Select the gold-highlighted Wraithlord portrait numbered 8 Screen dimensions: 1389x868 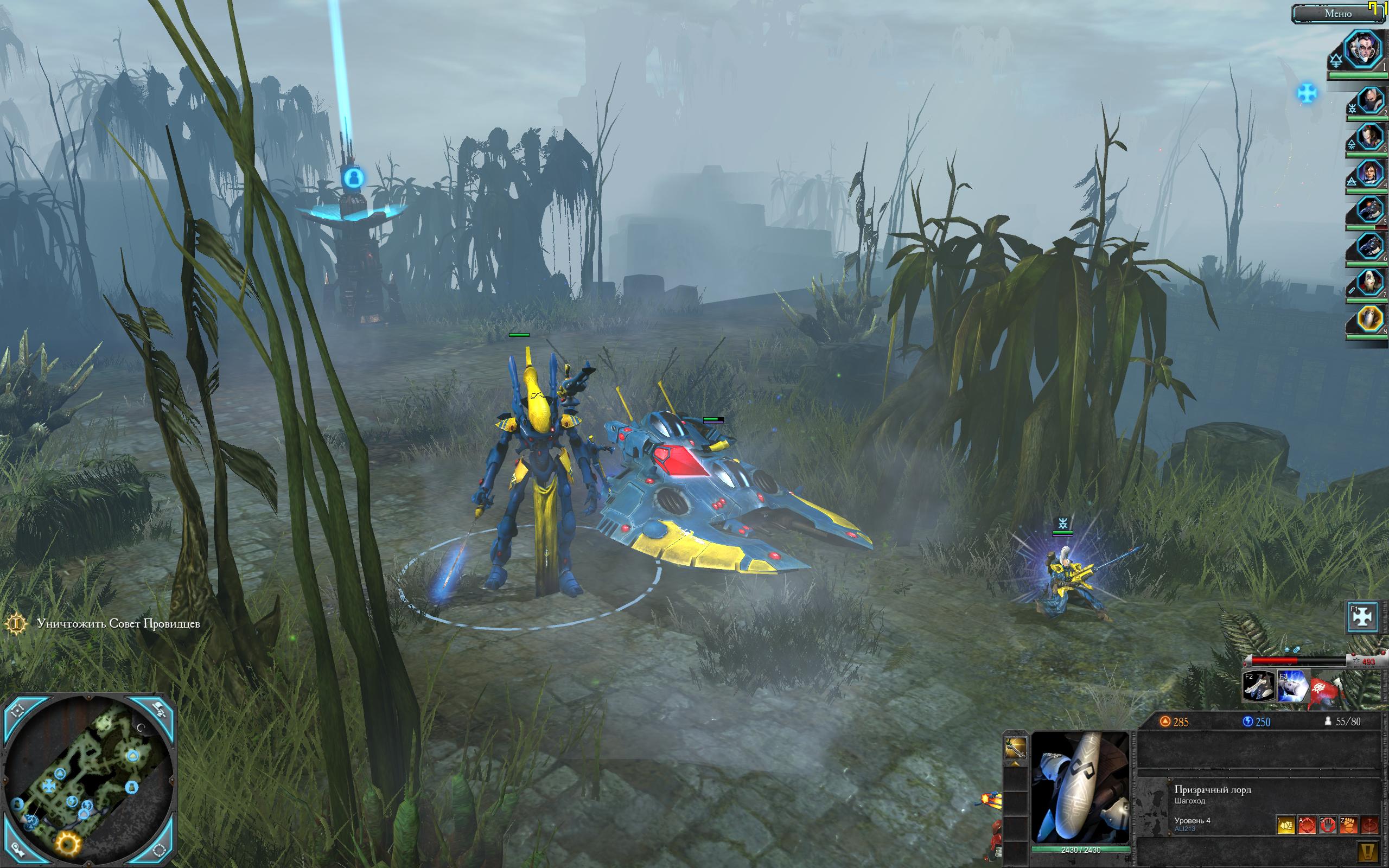click(1369, 319)
